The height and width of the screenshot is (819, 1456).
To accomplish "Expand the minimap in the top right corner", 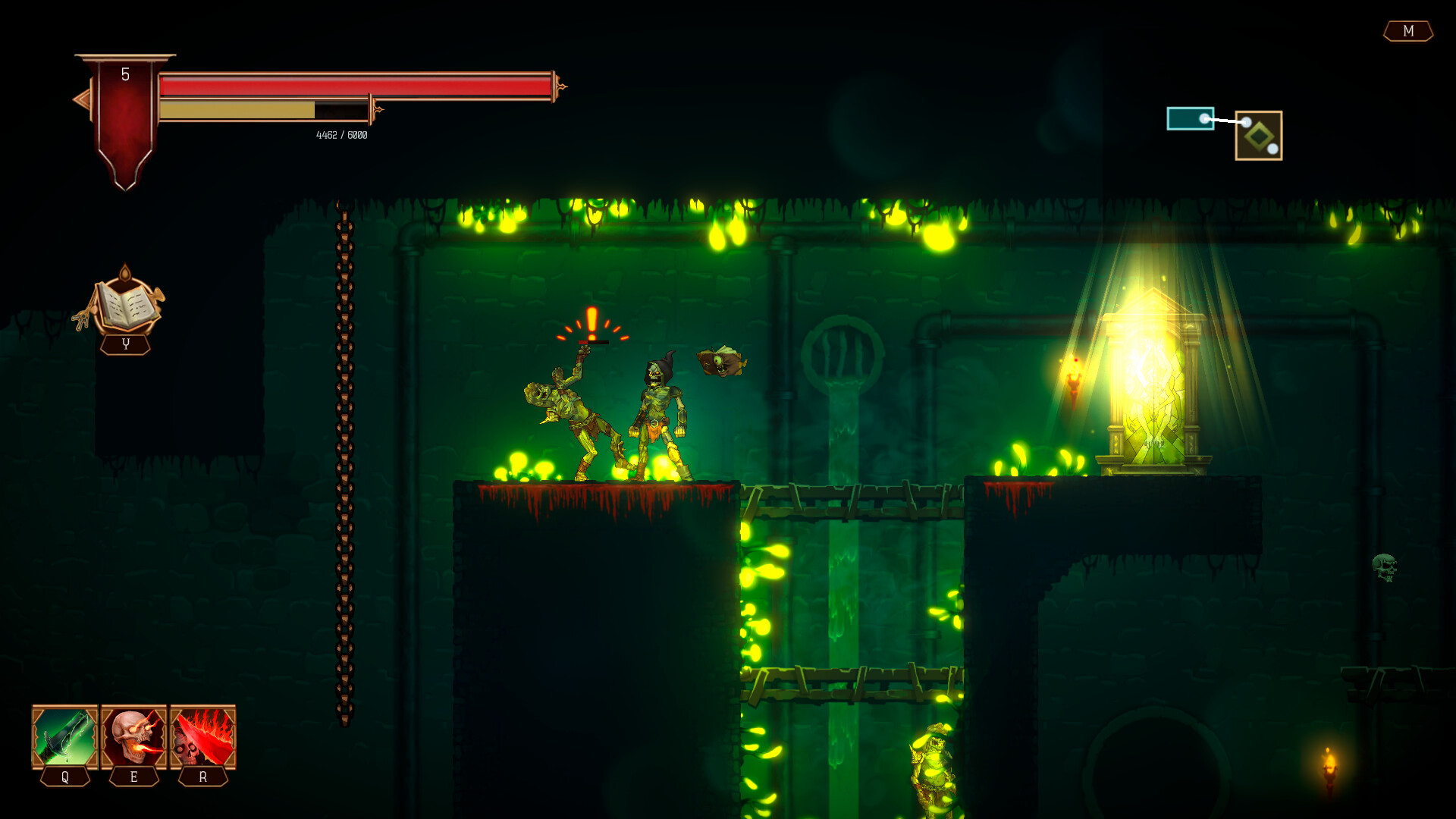I will click(1225, 129).
